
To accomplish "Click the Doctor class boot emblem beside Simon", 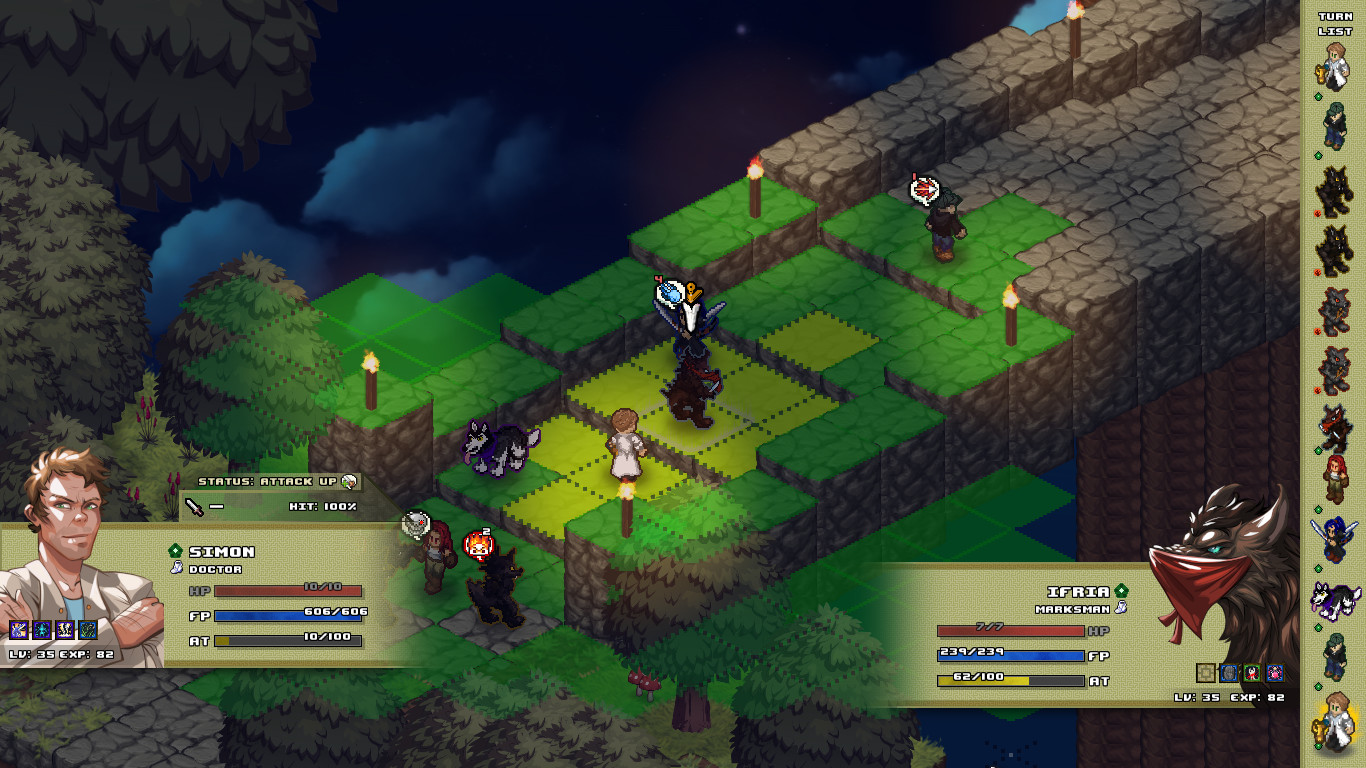I will point(176,569).
